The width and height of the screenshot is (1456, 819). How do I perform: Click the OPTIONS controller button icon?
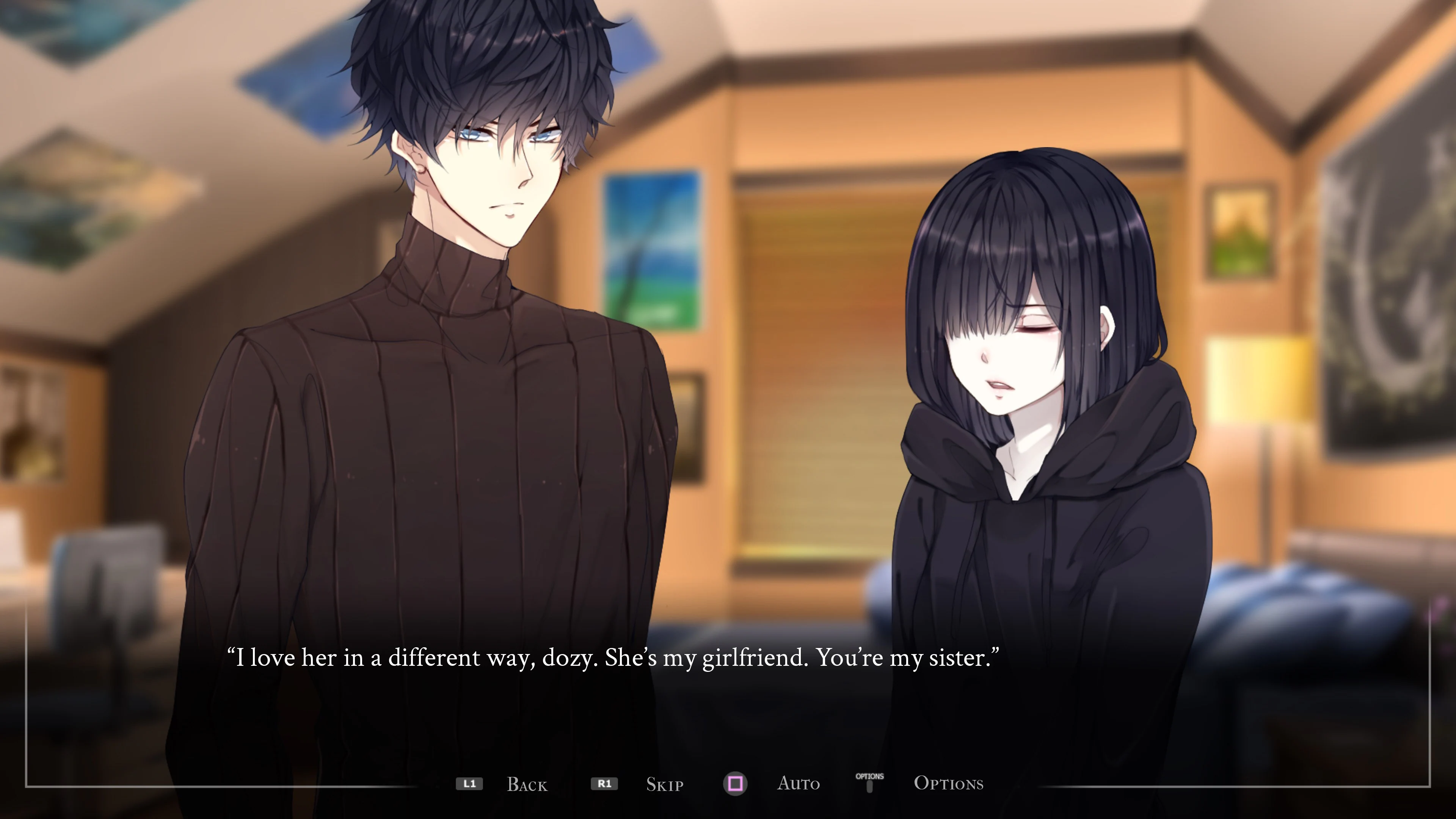pos(870,782)
